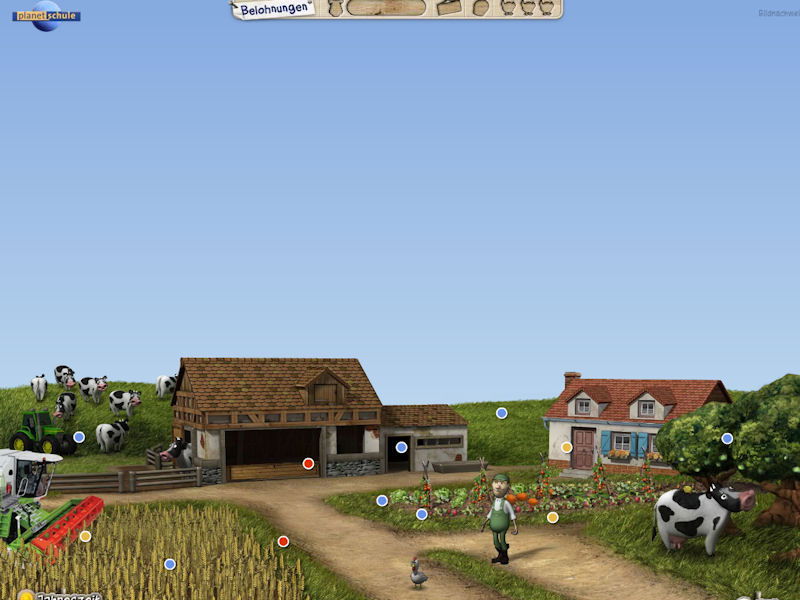800x600 pixels.
Task: Open the blue hotspot on the hill meadow
Action: (501, 413)
